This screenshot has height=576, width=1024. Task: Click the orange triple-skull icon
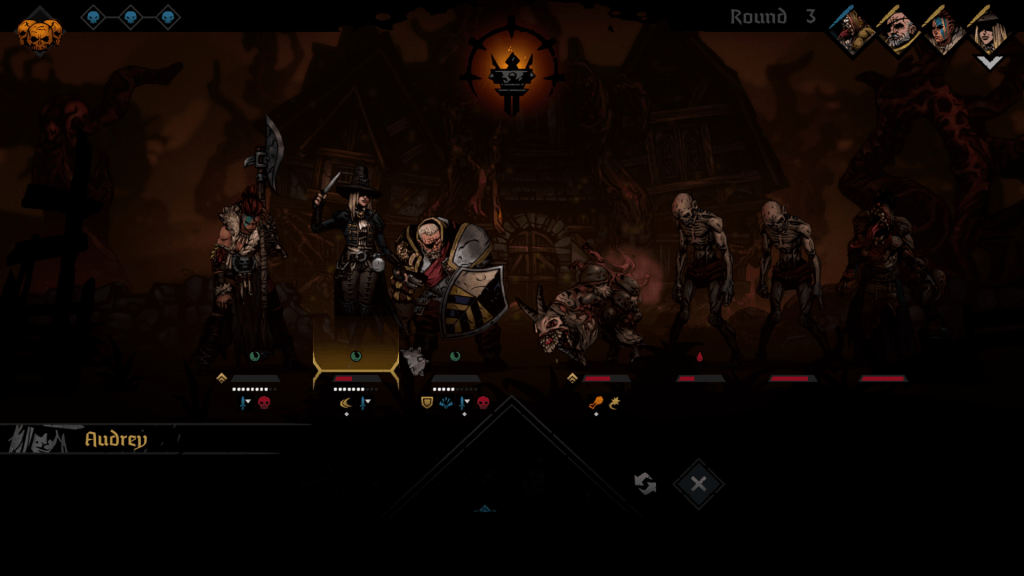(x=39, y=34)
